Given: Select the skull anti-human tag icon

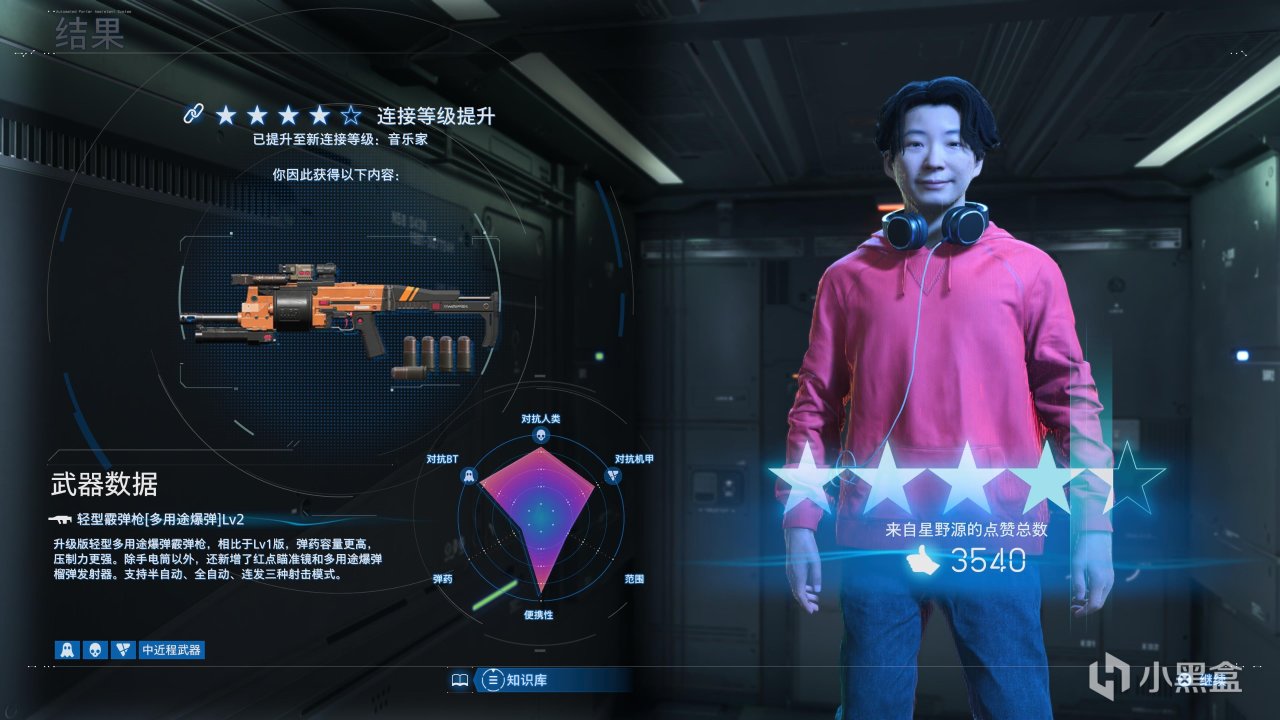Looking at the screenshot, I should tap(95, 650).
